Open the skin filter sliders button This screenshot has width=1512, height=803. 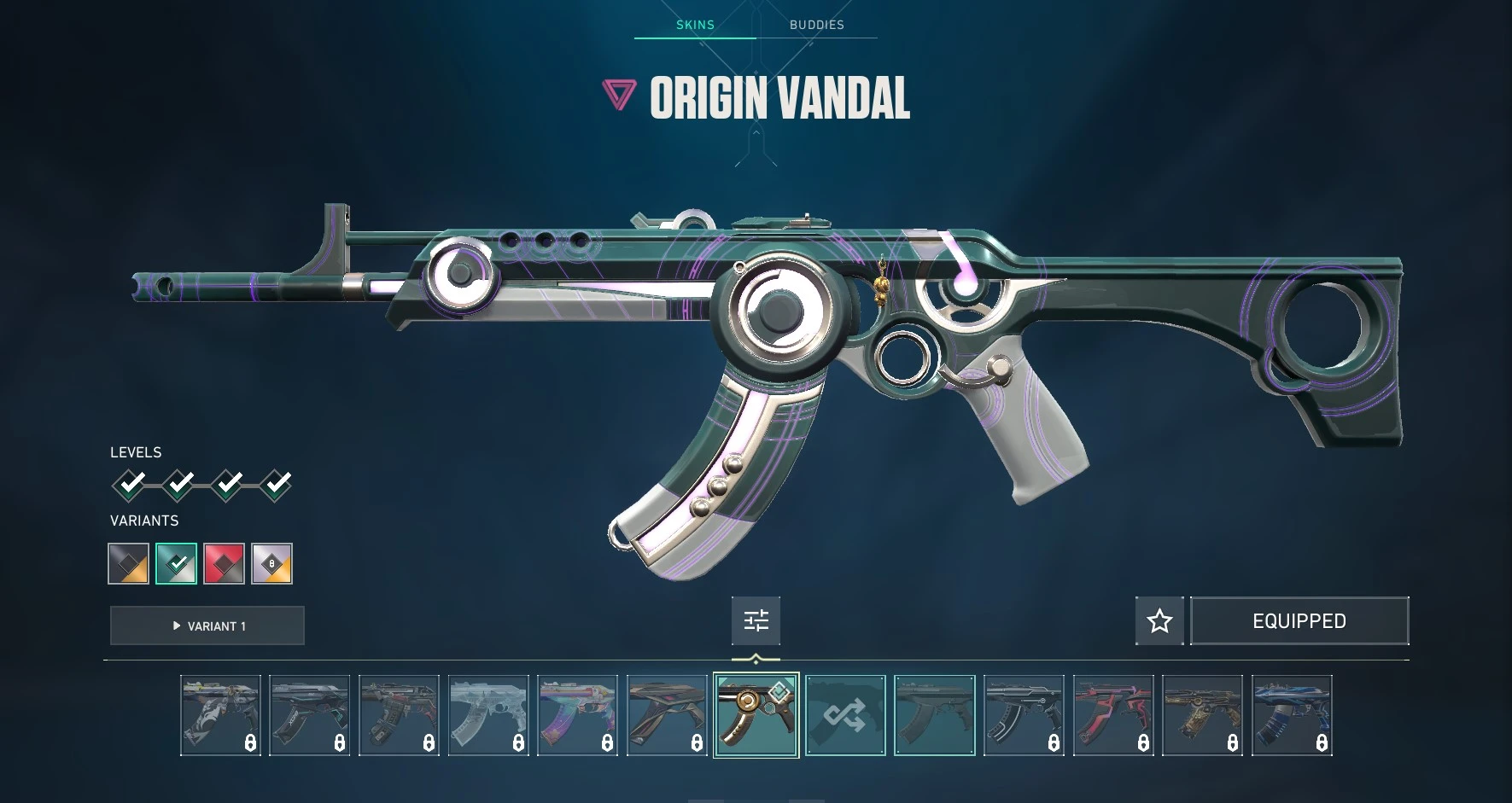pyautogui.click(x=756, y=620)
